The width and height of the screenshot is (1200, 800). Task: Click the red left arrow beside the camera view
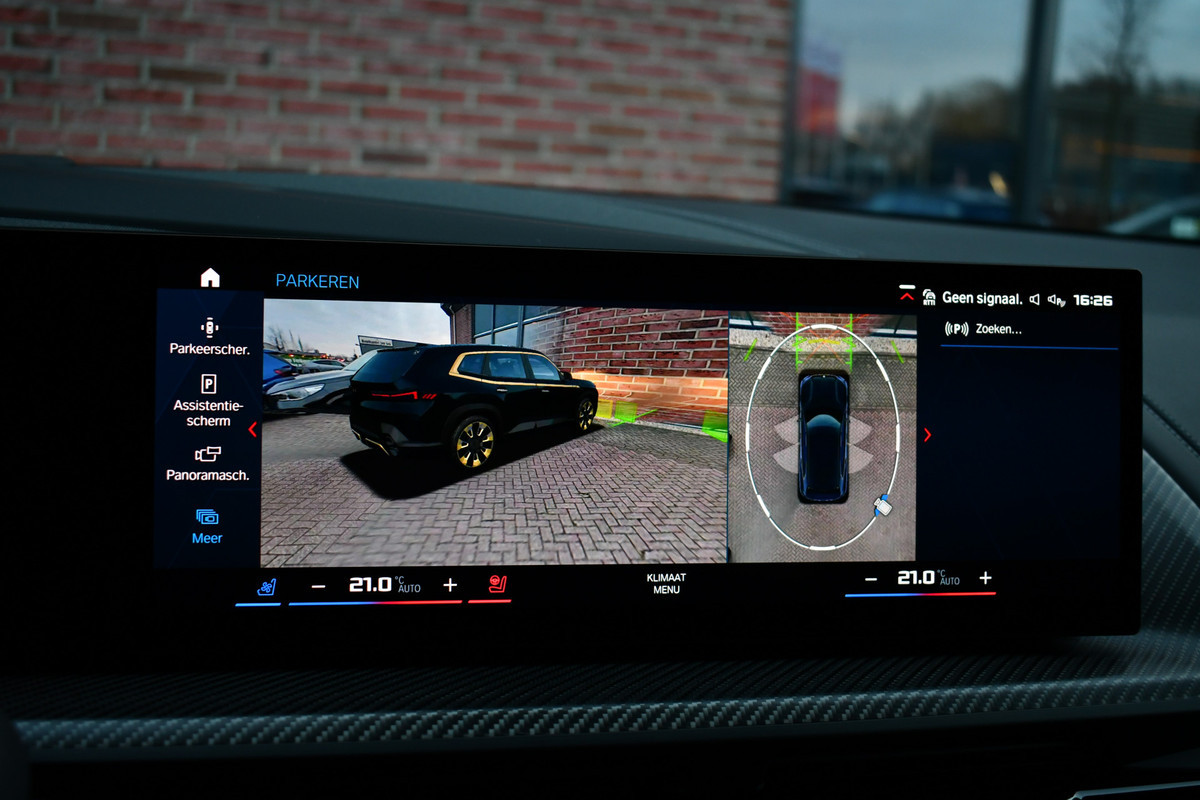[x=252, y=430]
